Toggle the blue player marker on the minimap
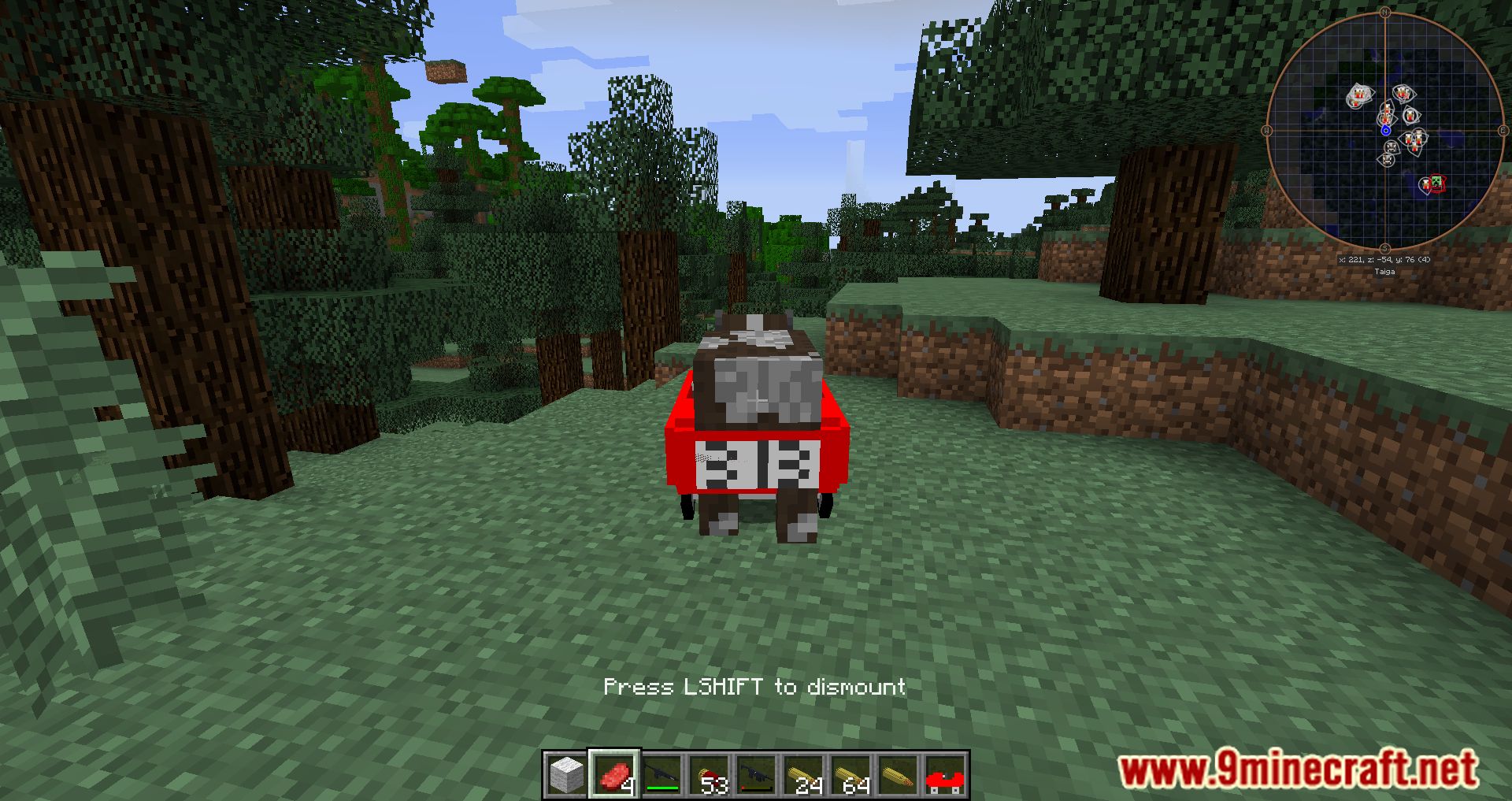The width and height of the screenshot is (1512, 801). click(x=1386, y=129)
